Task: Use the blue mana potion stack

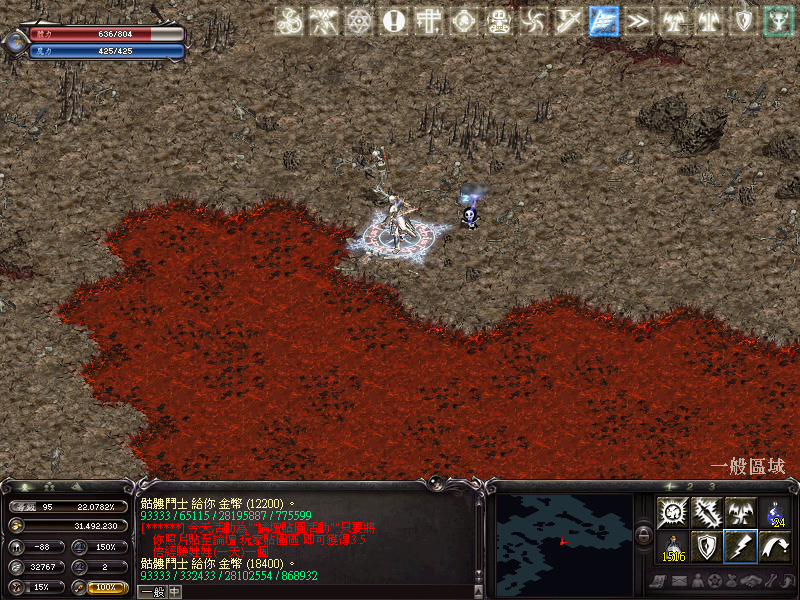Action: 775,513
